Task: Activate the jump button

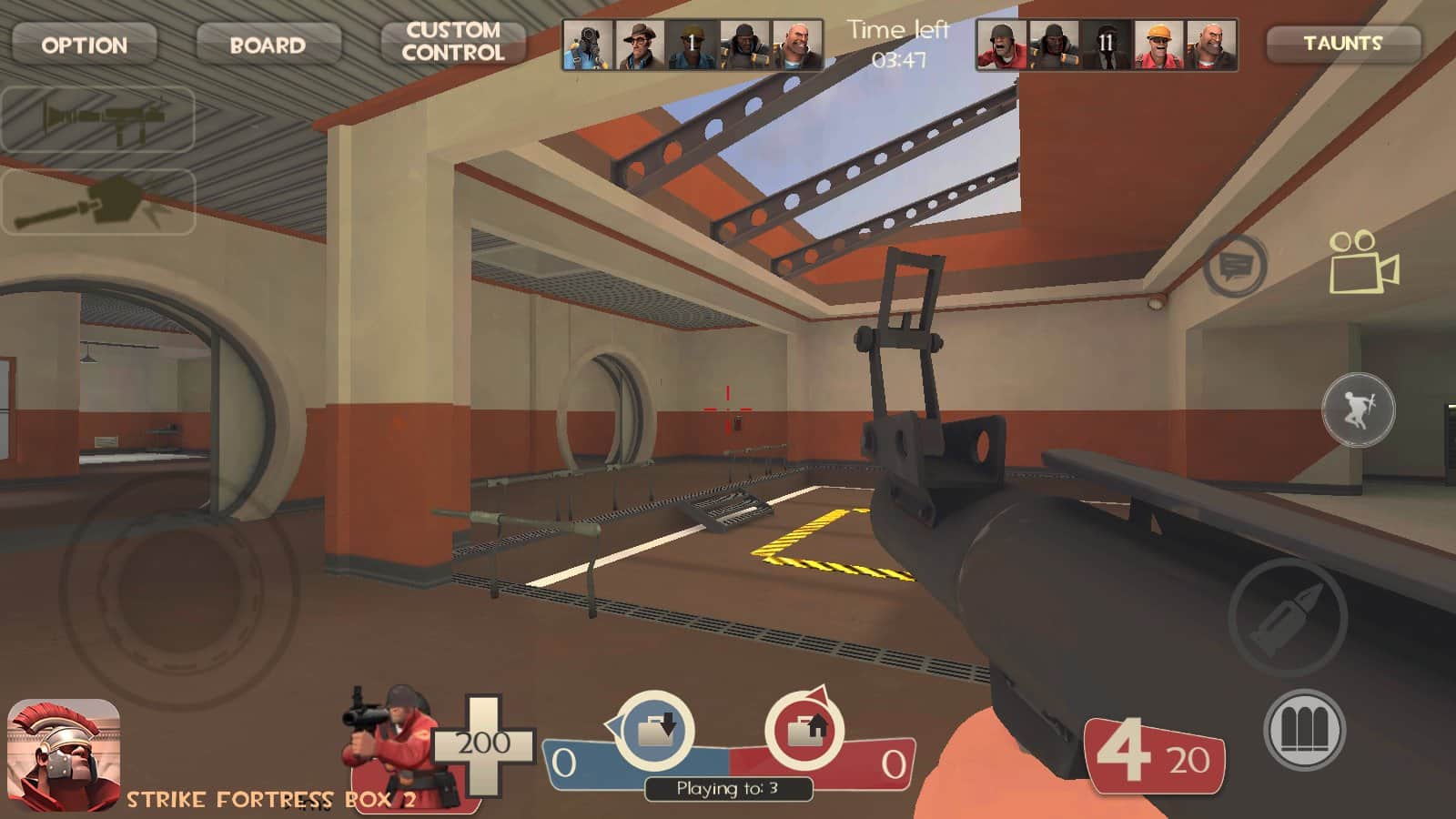Action: (x=1358, y=409)
